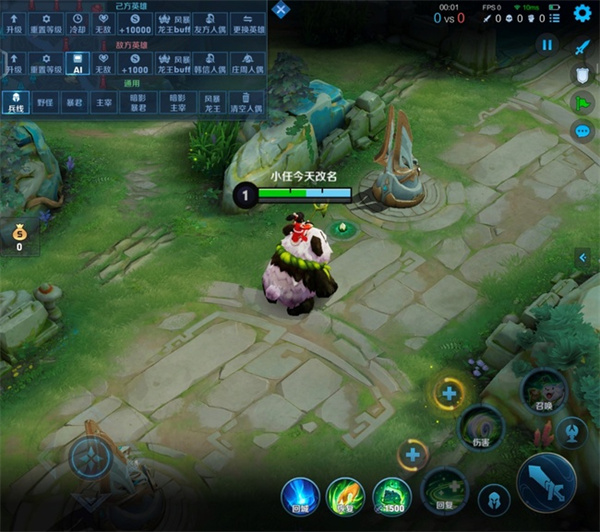The image size is (600, 532).
Task: Pause the match
Action: tap(547, 45)
